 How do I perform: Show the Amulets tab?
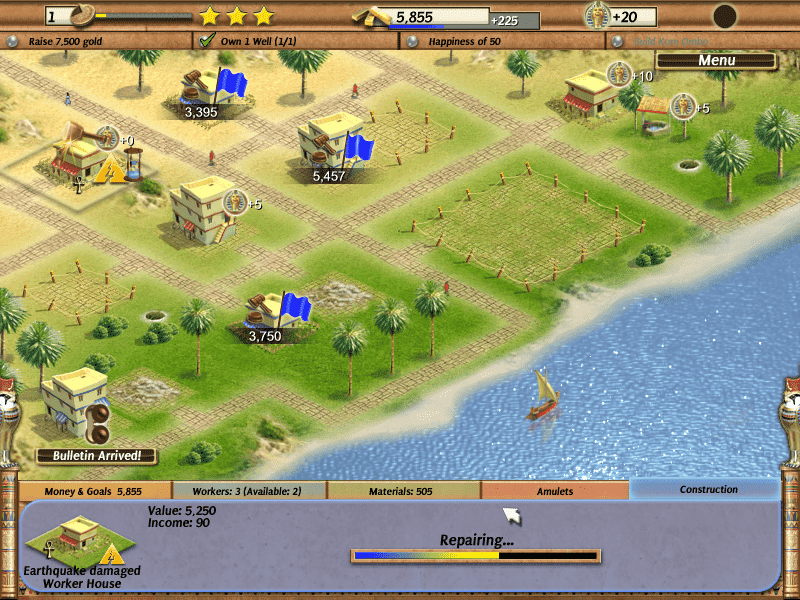[x=555, y=491]
